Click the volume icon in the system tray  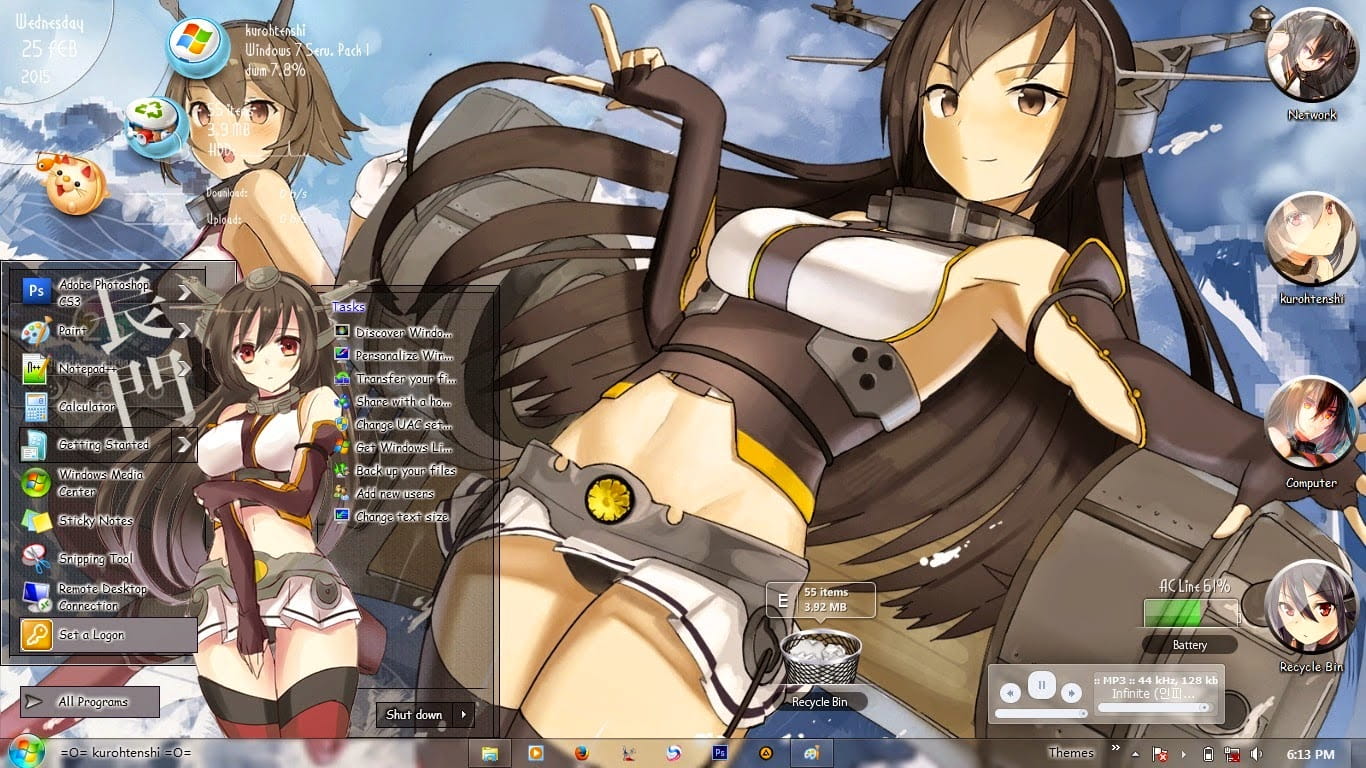pyautogui.click(x=1256, y=754)
